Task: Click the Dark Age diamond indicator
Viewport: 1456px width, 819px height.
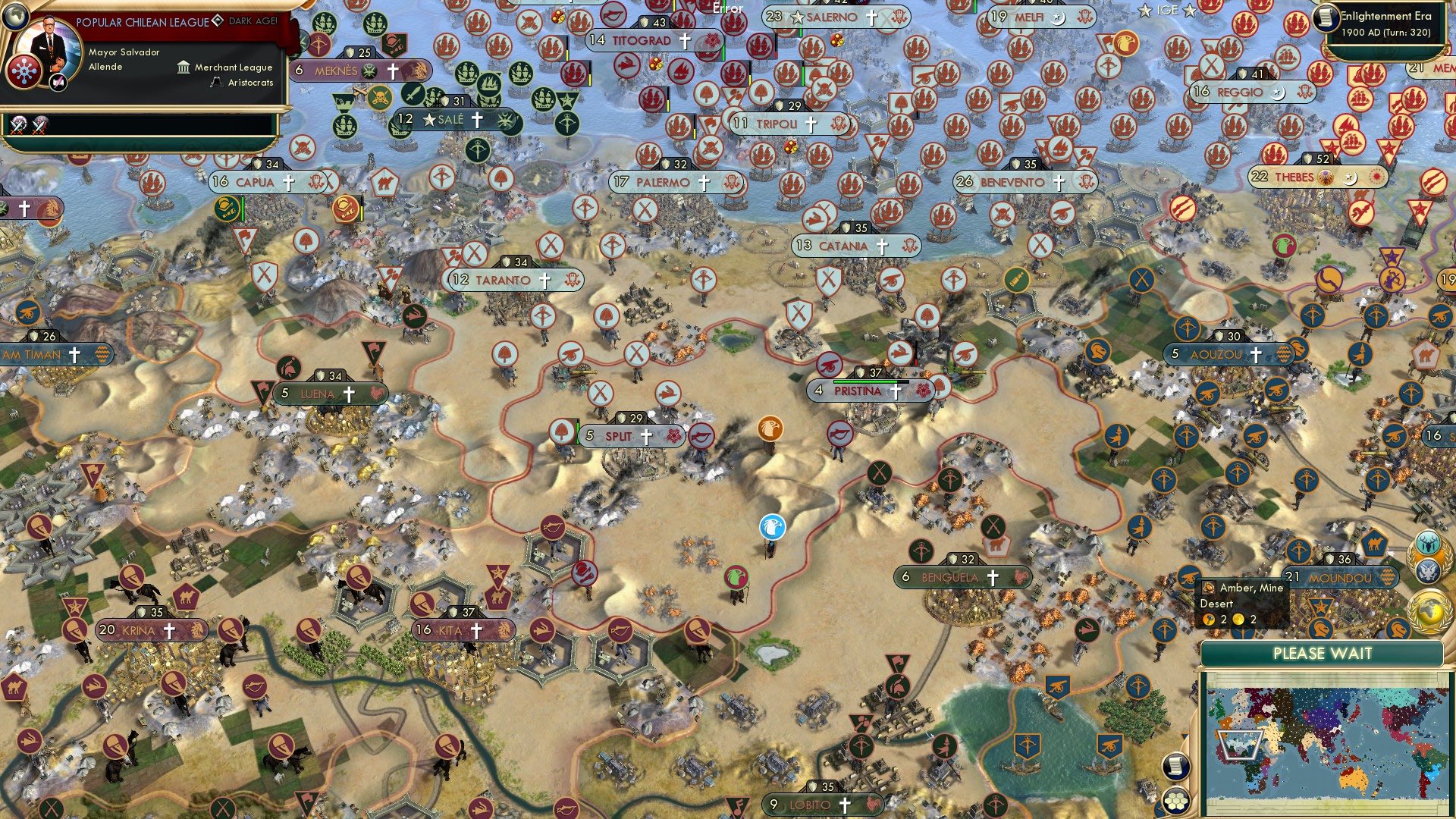Action: tap(218, 21)
